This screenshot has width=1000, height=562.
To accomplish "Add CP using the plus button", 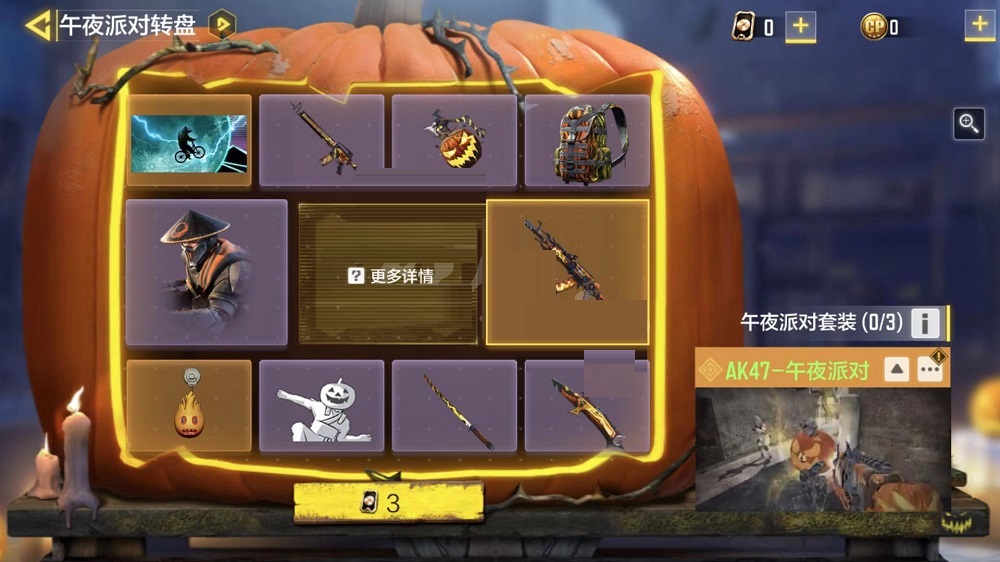I will [979, 27].
